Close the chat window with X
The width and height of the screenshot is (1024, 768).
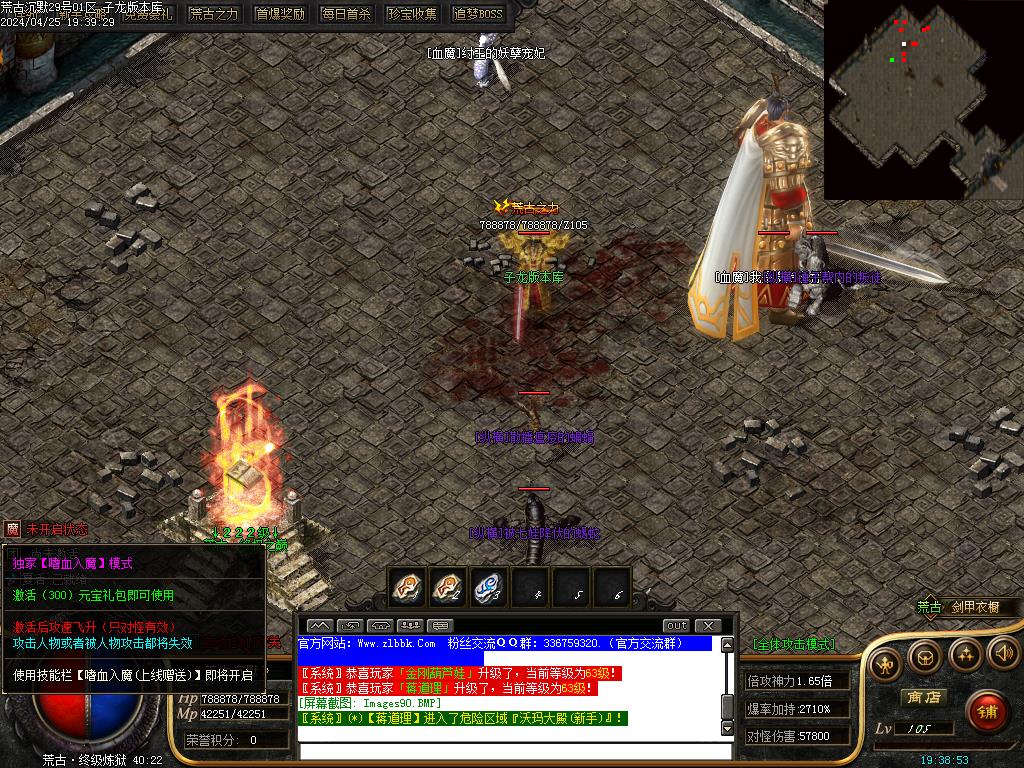click(707, 626)
